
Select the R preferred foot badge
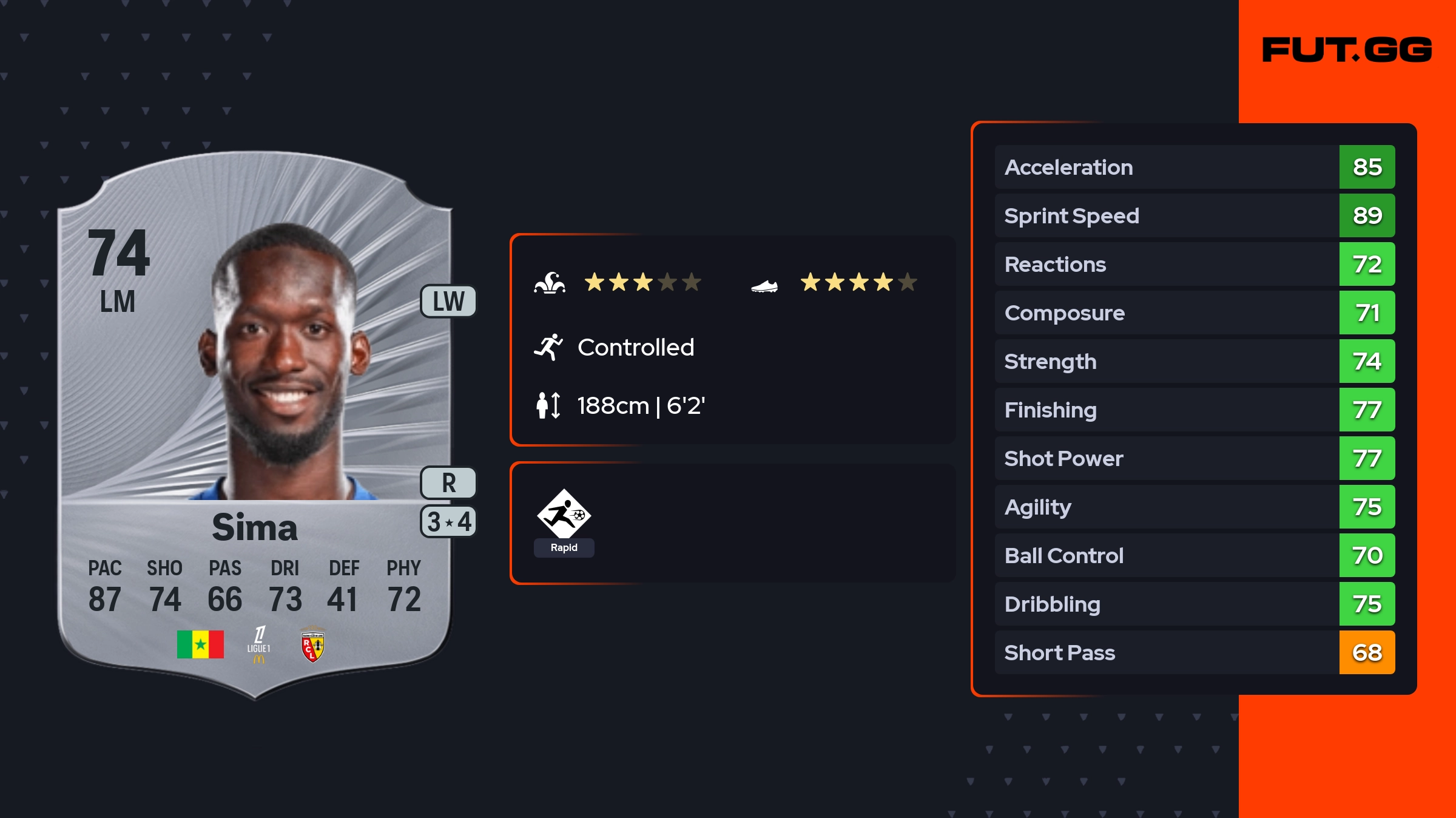coord(448,483)
